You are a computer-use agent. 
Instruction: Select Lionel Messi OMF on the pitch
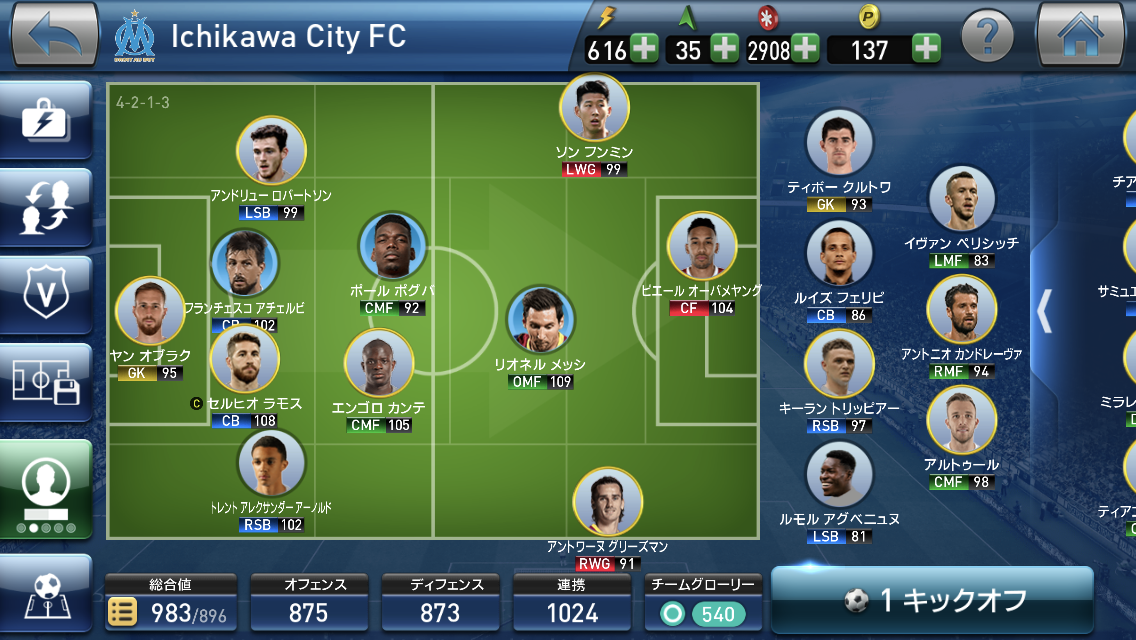(540, 322)
